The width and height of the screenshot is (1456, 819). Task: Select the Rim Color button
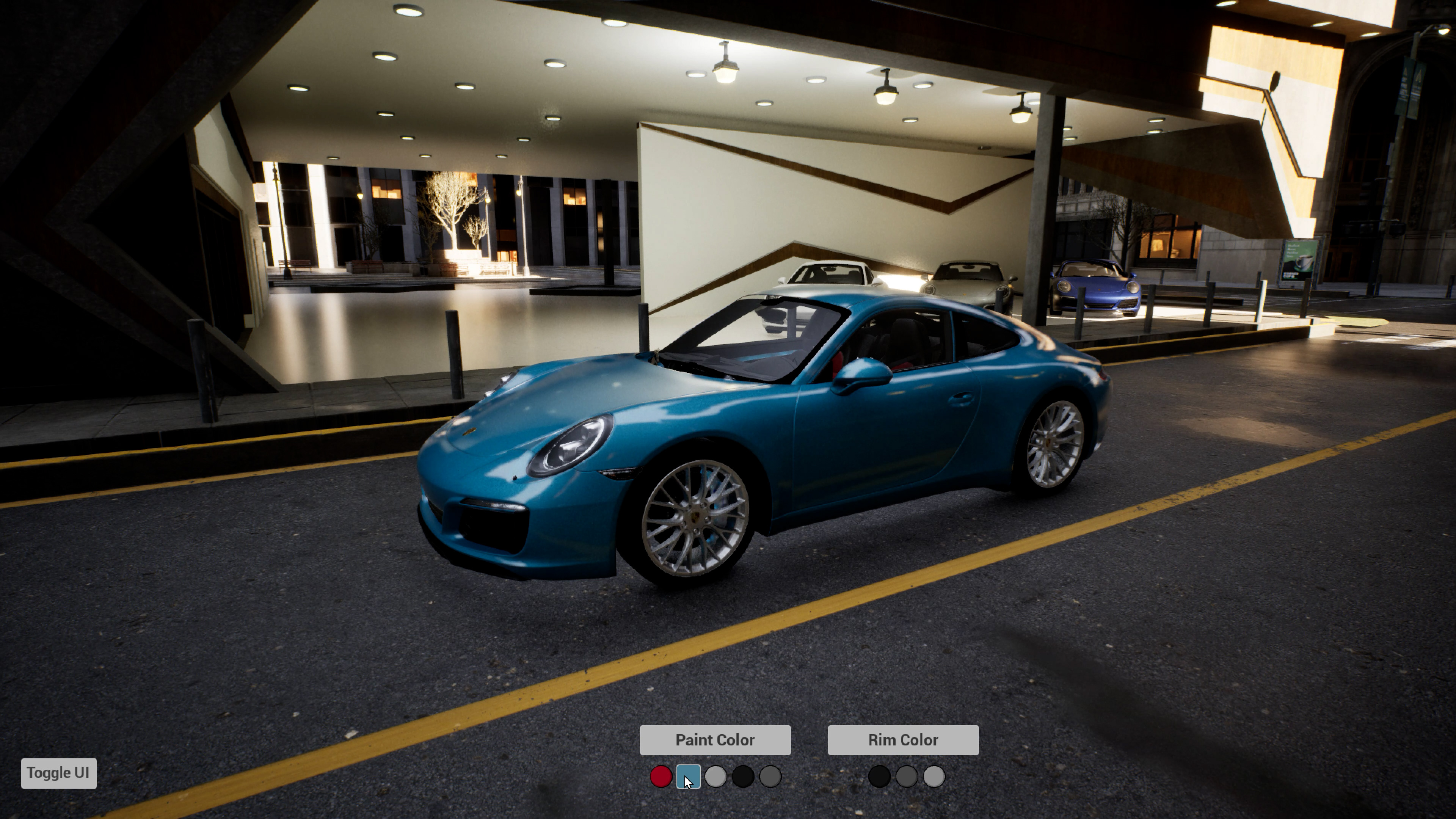click(903, 740)
